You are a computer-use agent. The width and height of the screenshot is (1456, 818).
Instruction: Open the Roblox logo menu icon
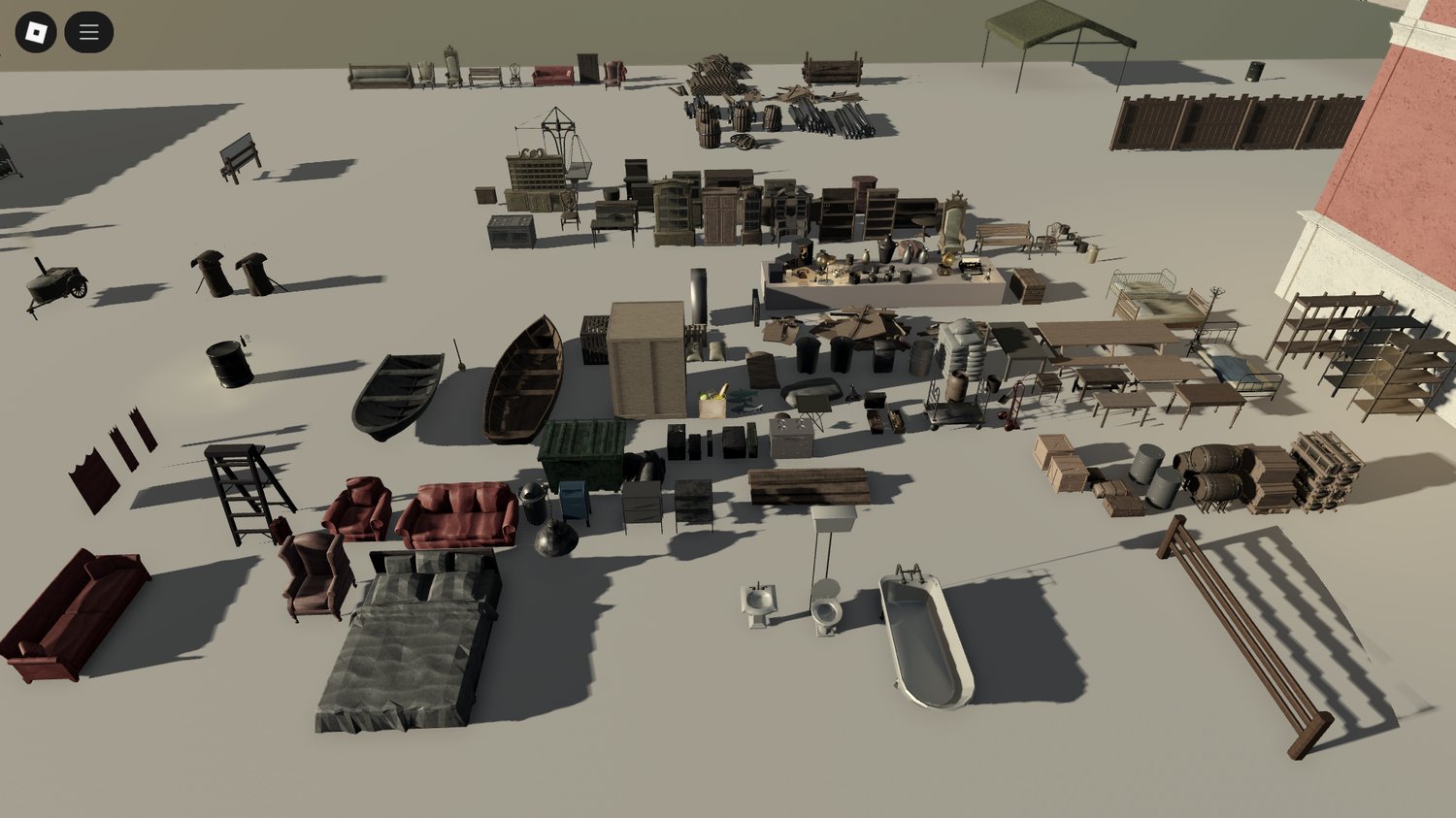click(x=37, y=30)
